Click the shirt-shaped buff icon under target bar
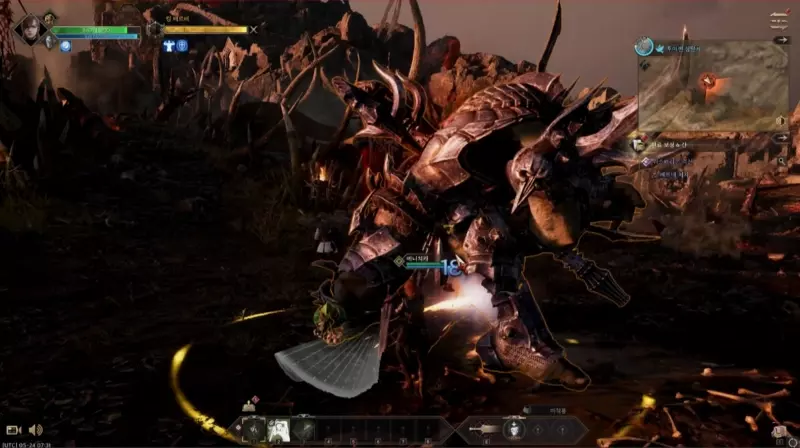 [x=169, y=46]
